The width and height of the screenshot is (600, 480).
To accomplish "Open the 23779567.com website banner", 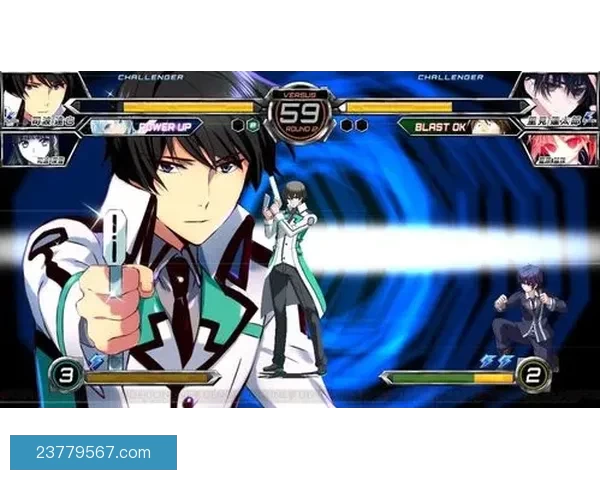I will tap(93, 452).
